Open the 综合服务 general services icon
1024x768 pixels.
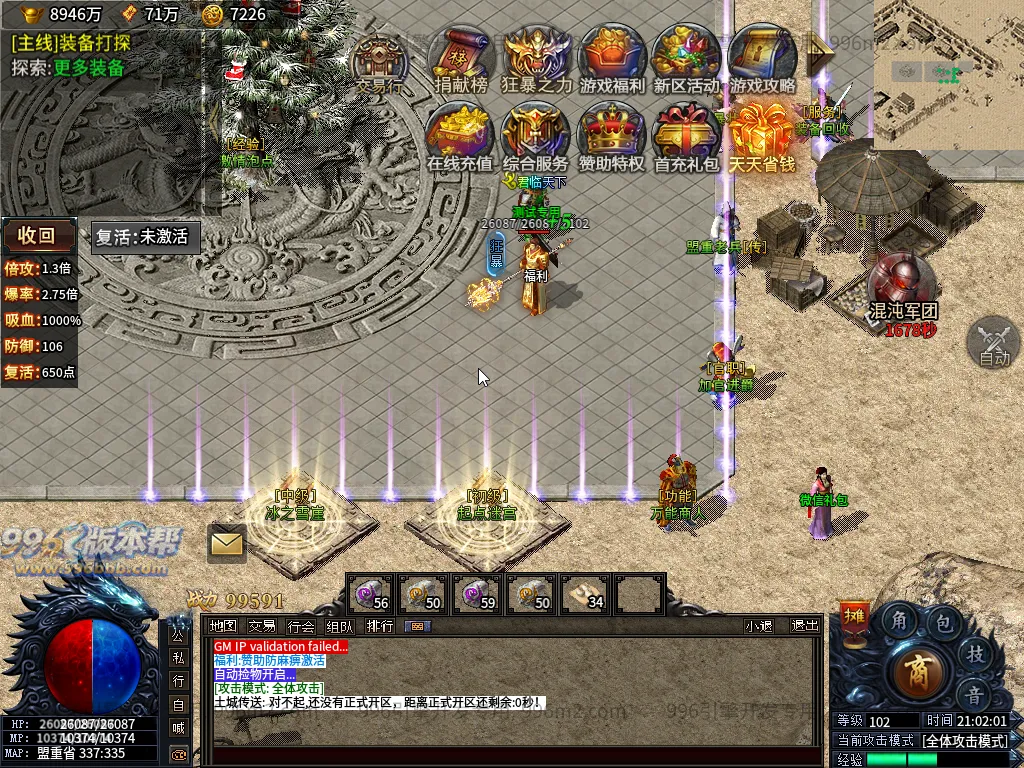[536, 137]
